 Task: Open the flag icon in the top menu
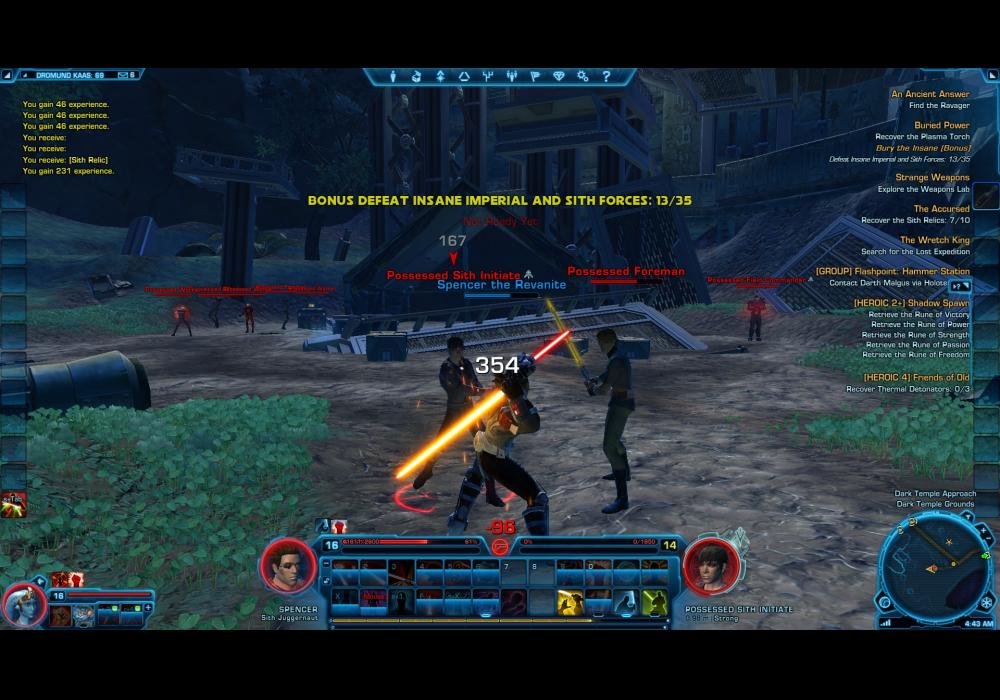(x=535, y=76)
